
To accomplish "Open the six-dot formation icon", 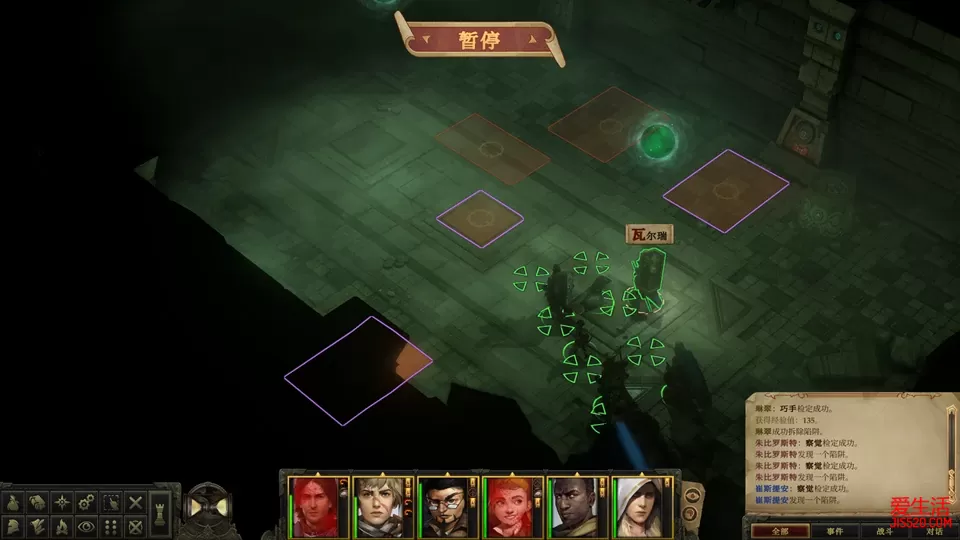I will (x=112, y=526).
